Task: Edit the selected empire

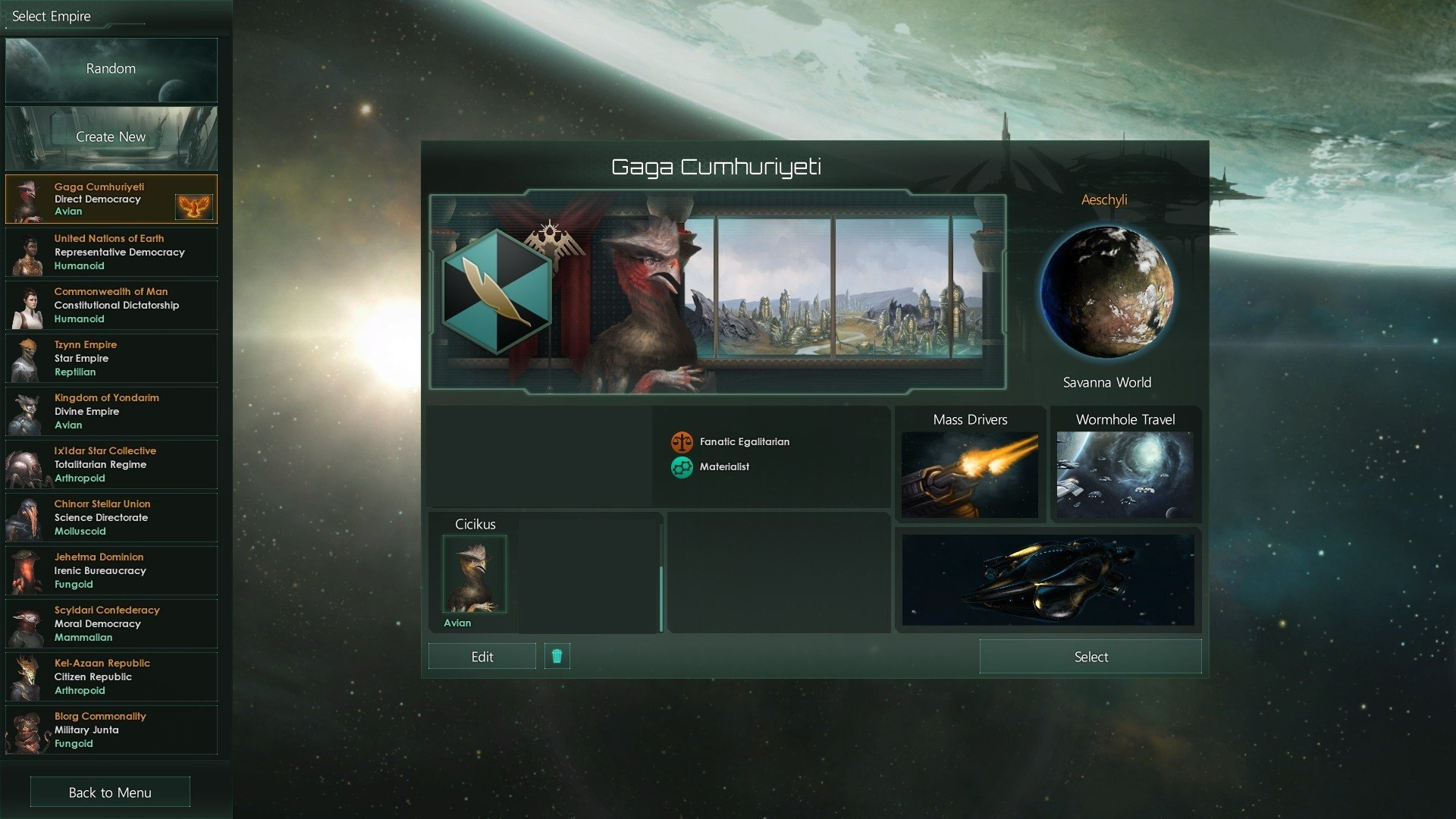Action: pyautogui.click(x=482, y=657)
